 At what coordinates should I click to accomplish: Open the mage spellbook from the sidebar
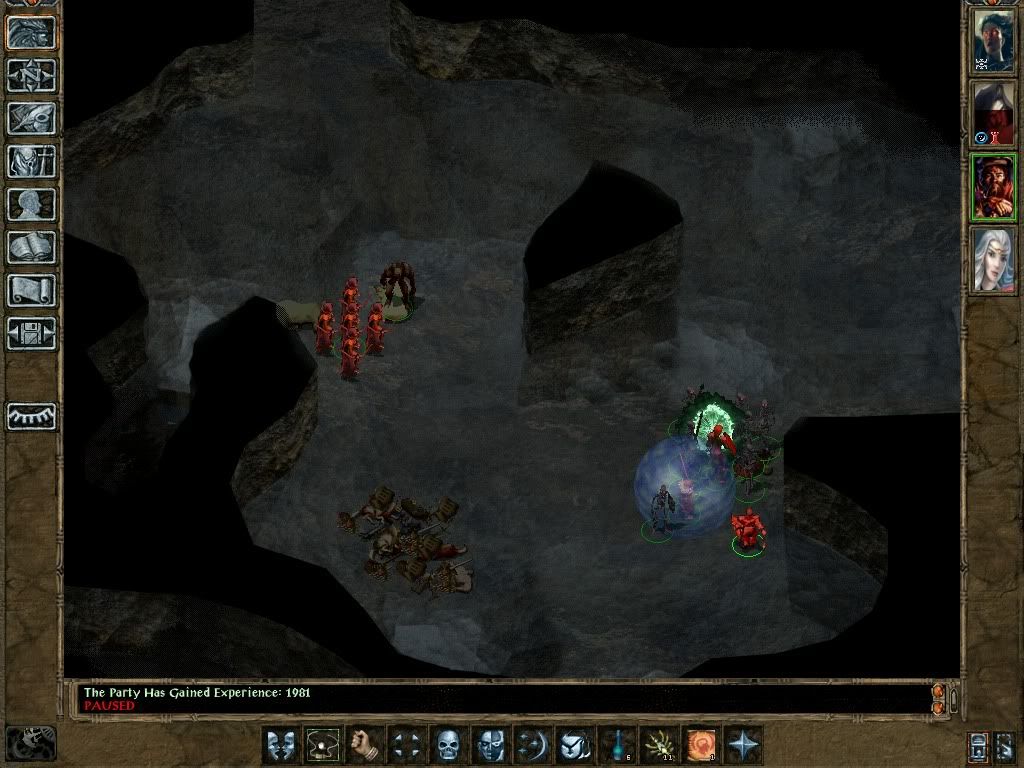tap(32, 246)
